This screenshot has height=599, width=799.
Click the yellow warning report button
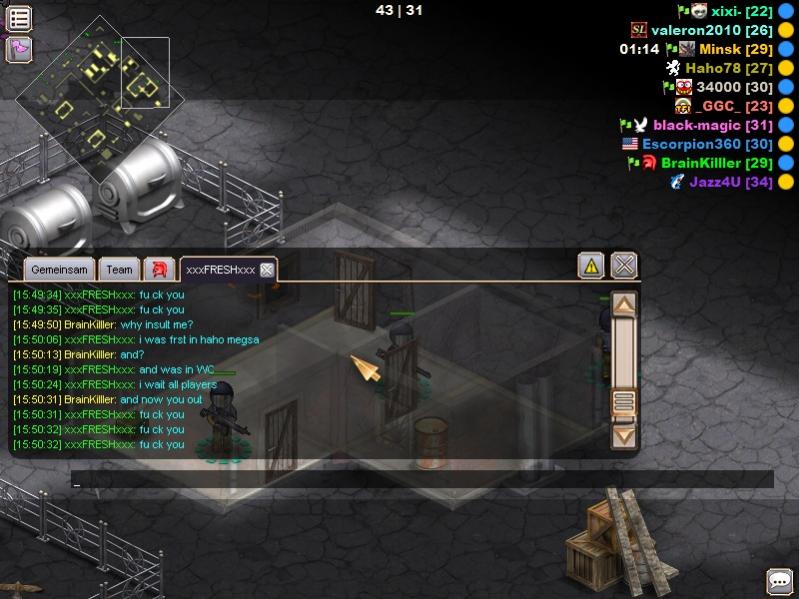(591, 266)
